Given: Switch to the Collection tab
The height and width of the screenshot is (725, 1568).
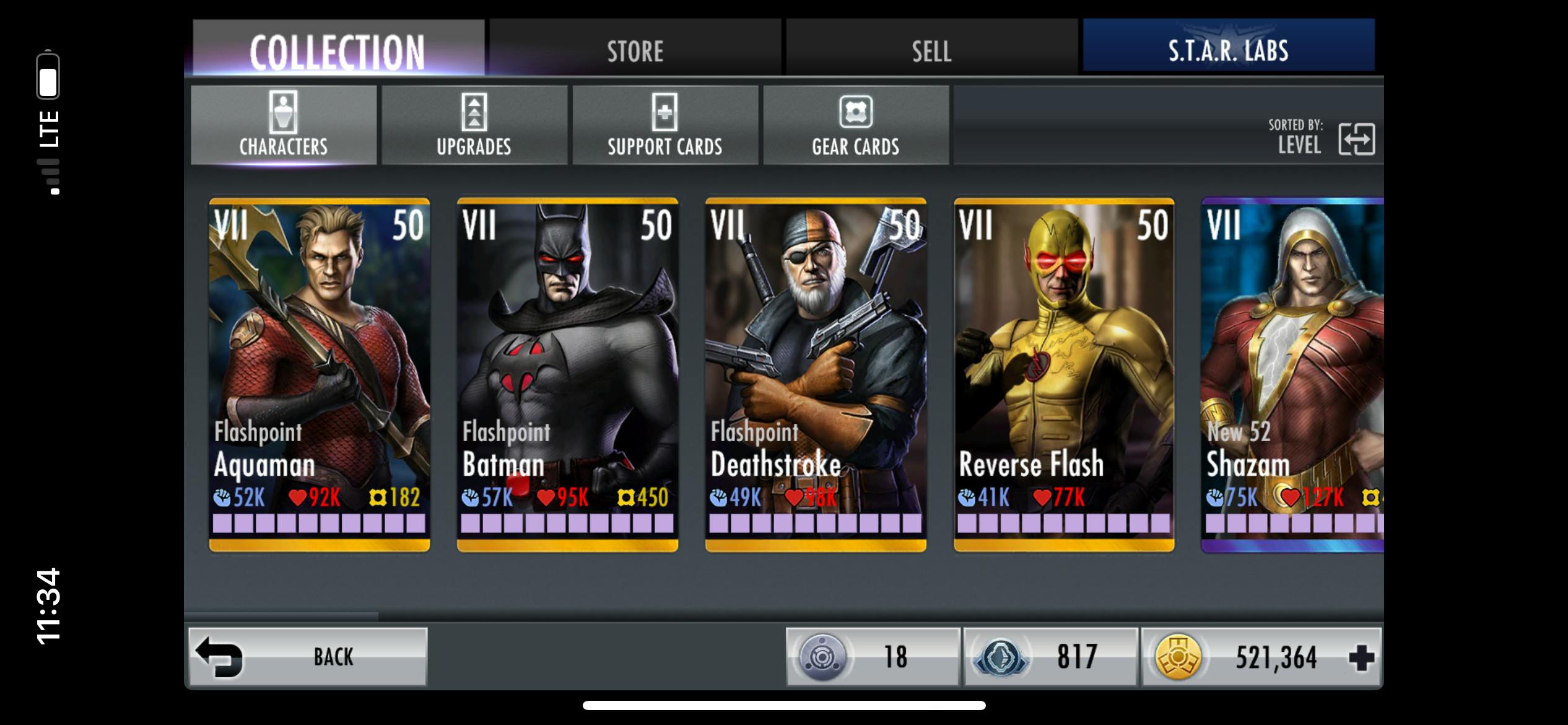Looking at the screenshot, I should [338, 48].
